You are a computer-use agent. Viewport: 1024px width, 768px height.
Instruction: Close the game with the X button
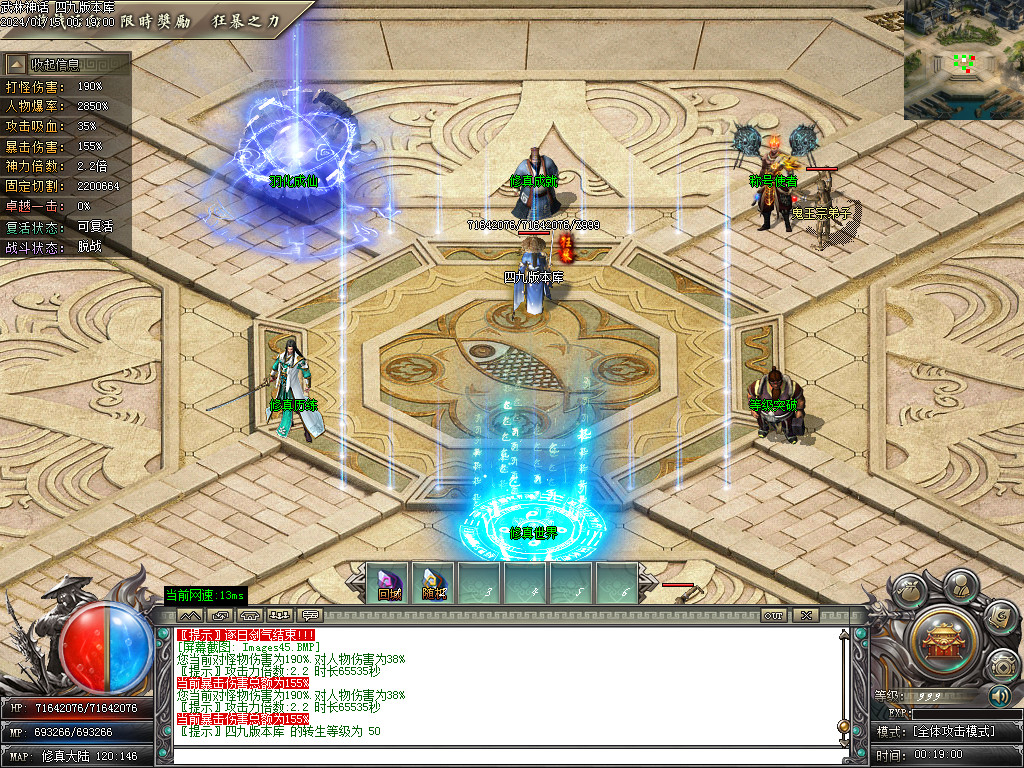[x=805, y=615]
